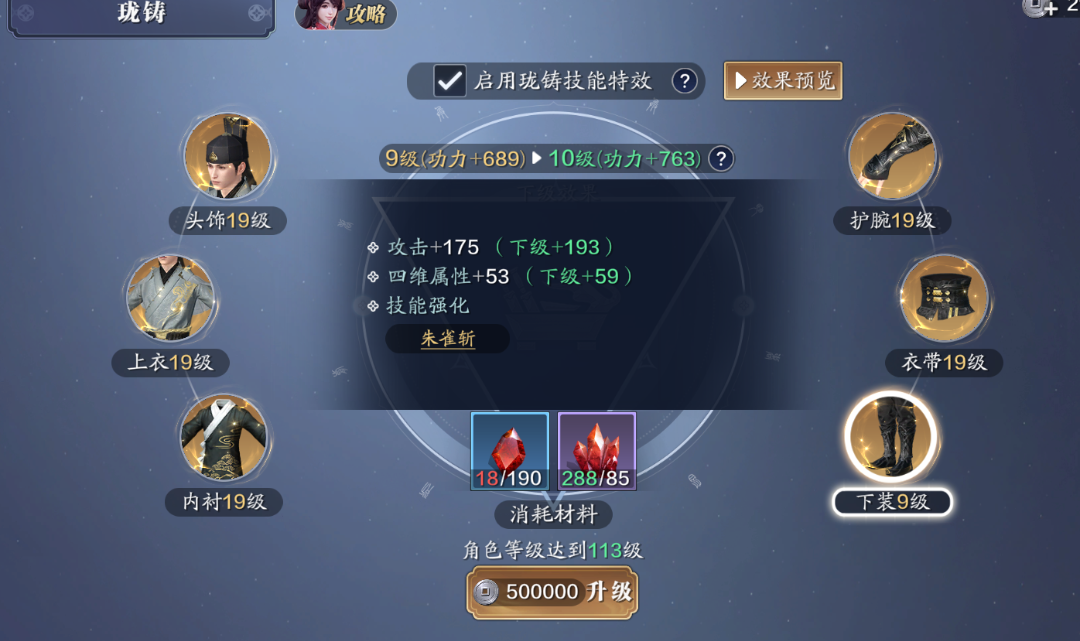Inspect the single red gem material

tap(510, 451)
